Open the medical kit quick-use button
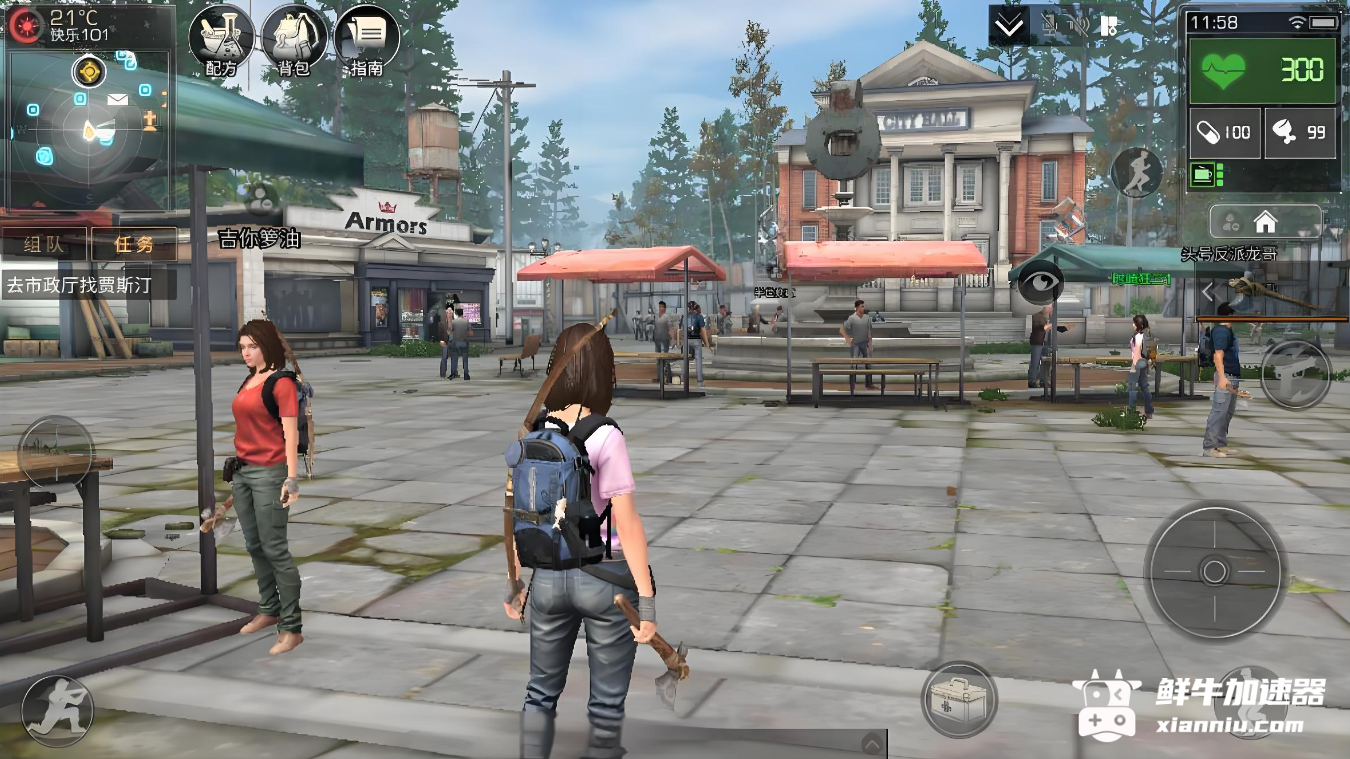Image resolution: width=1350 pixels, height=759 pixels. tap(958, 699)
